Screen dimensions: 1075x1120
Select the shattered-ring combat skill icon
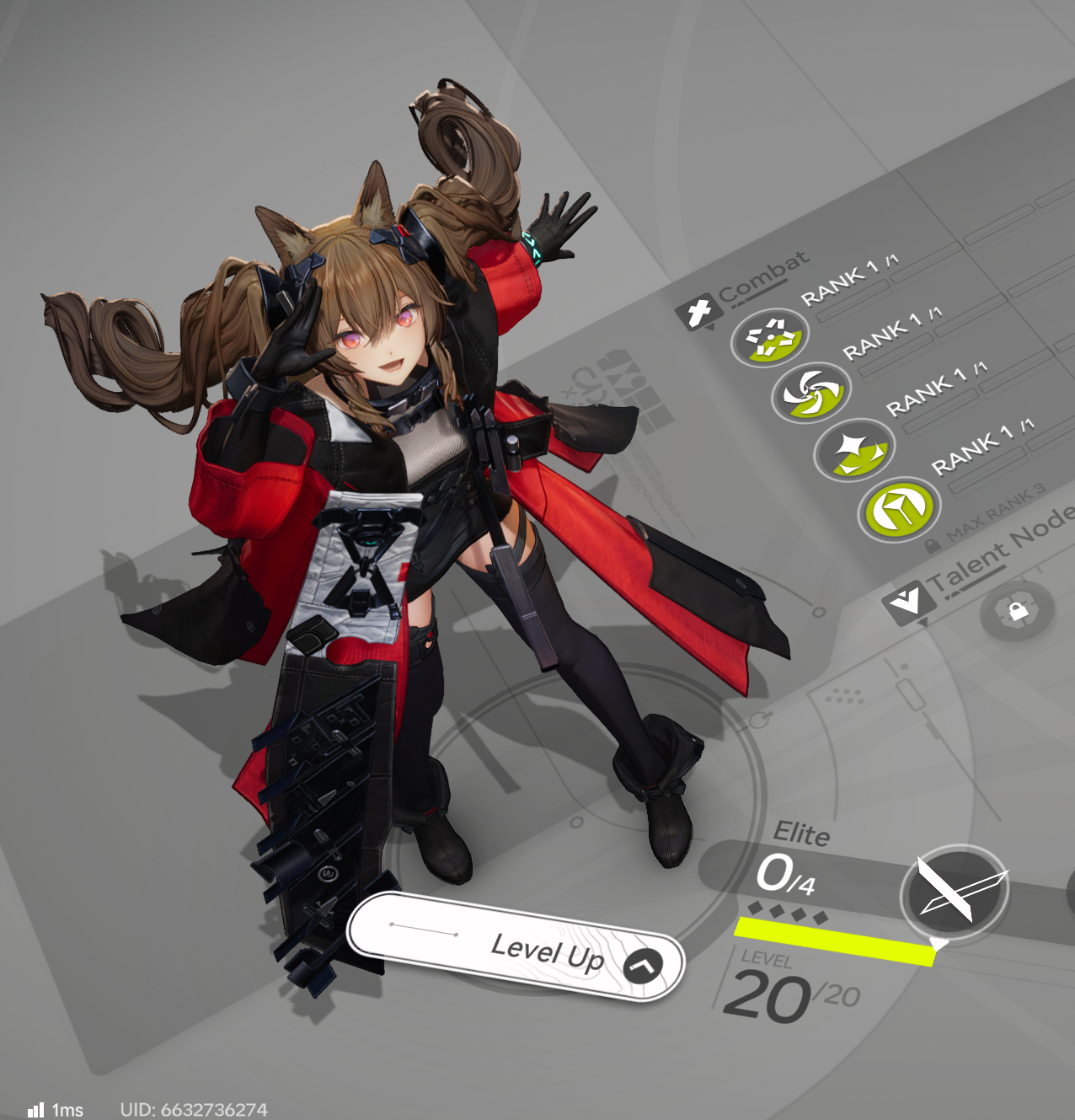[769, 338]
